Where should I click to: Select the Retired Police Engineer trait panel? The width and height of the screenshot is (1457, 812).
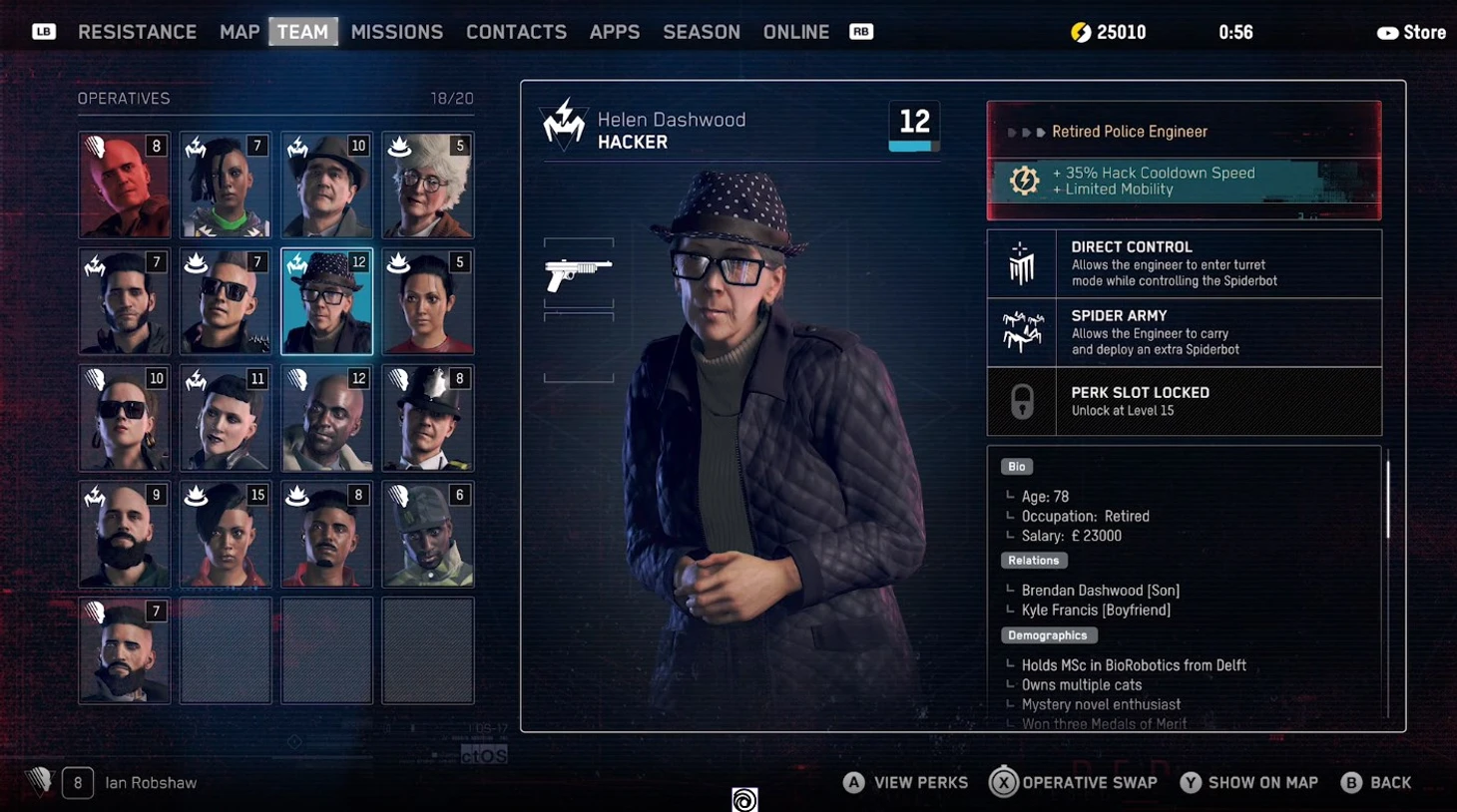[1184, 160]
